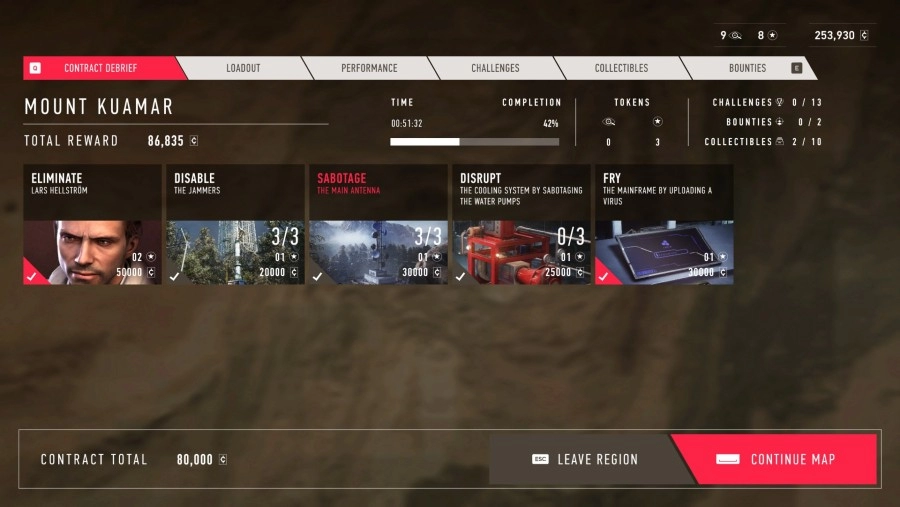Select the Fry the Mainframe objective card
Viewport: 900px width, 507px height.
click(x=664, y=225)
